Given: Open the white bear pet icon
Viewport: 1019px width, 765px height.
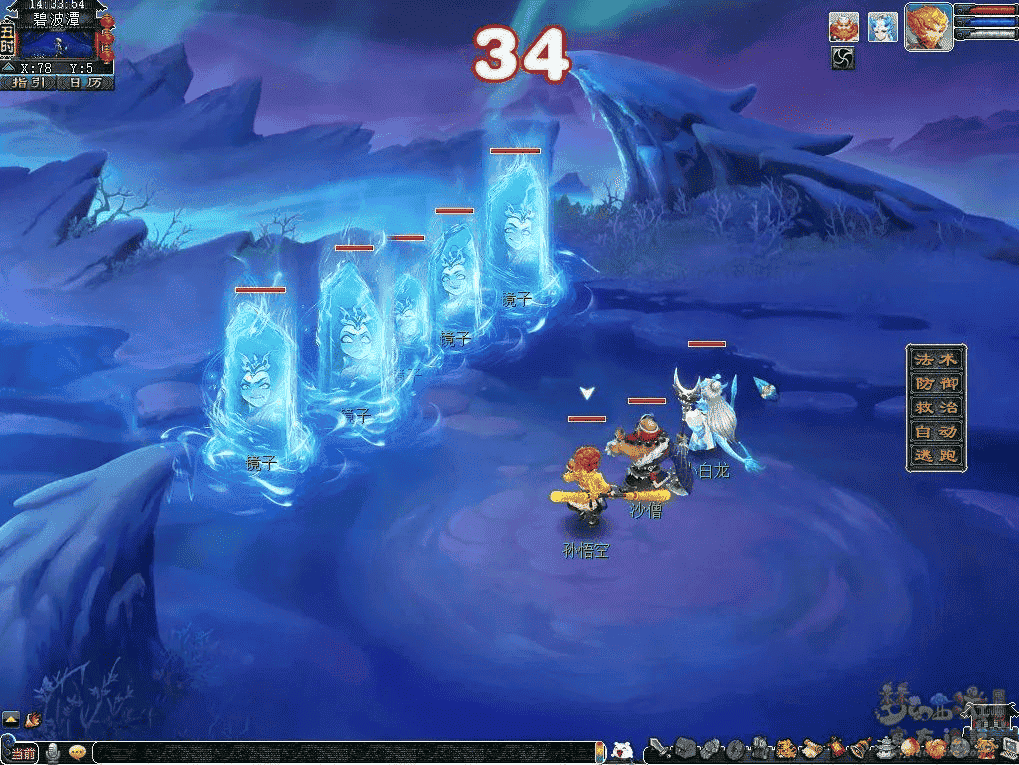Looking at the screenshot, I should click(x=621, y=750).
